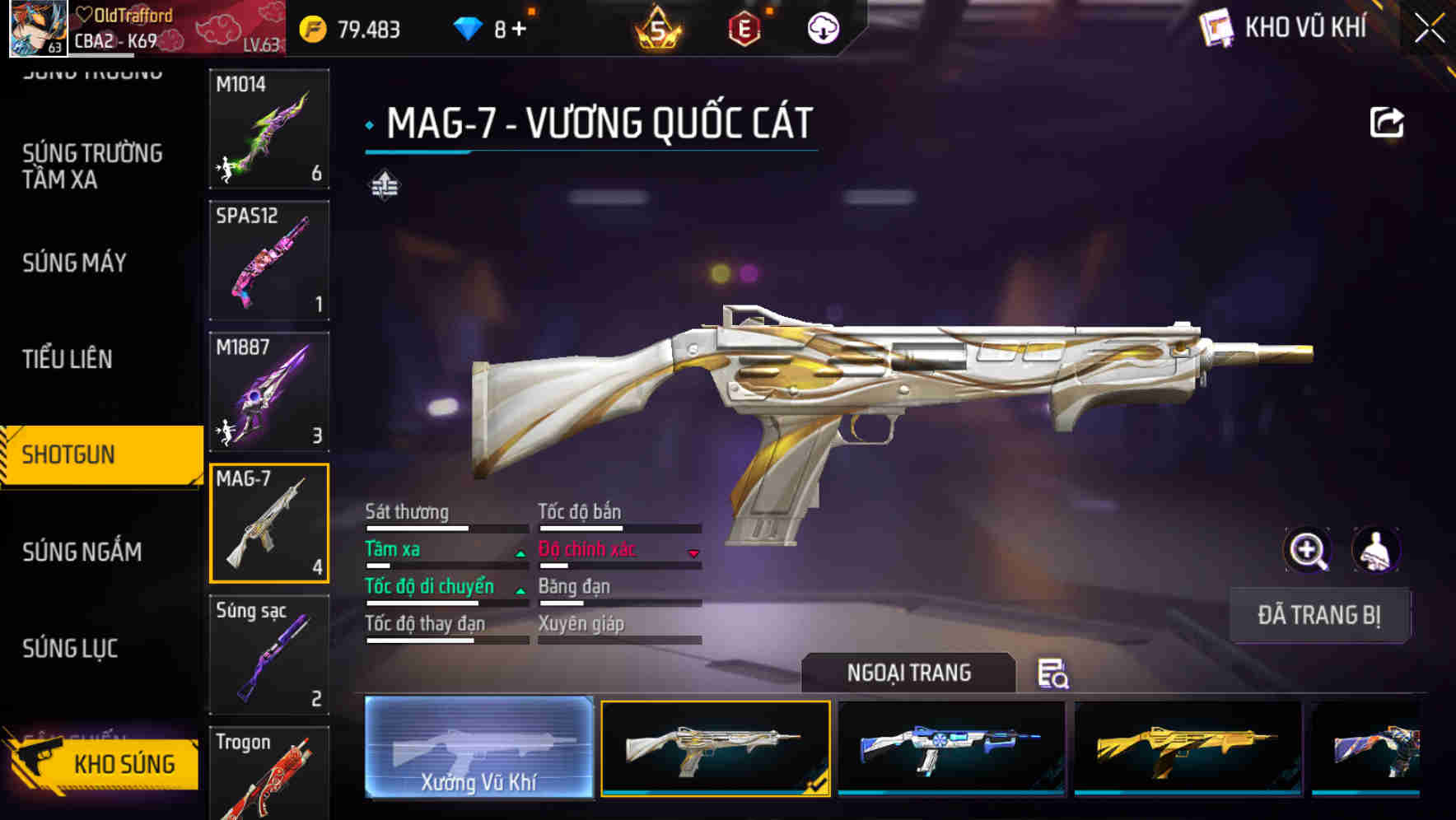The image size is (1456, 820).
Task: Zoom in on the weapon preview
Action: 1307,550
